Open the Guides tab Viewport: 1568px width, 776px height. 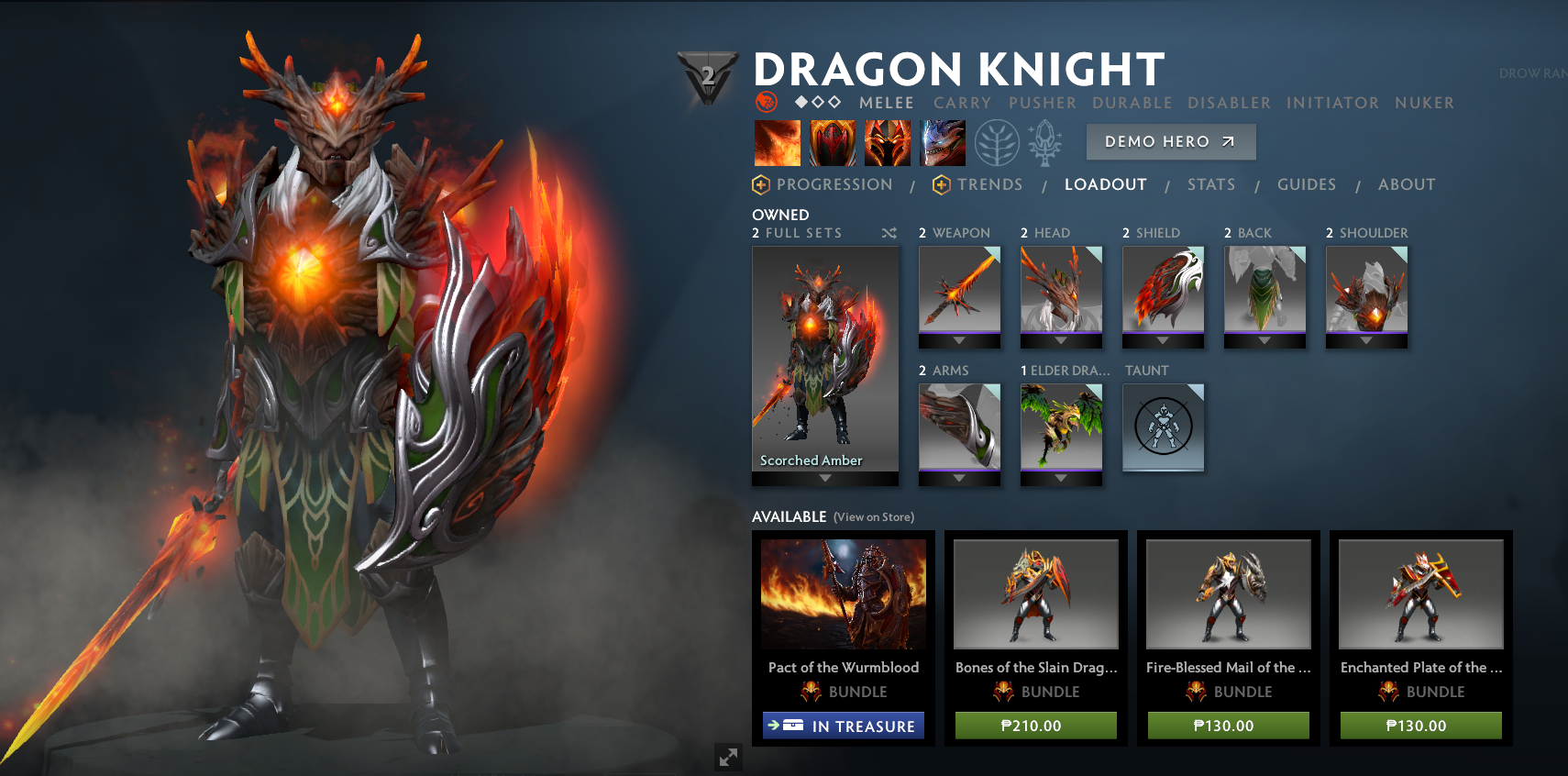(x=1307, y=184)
